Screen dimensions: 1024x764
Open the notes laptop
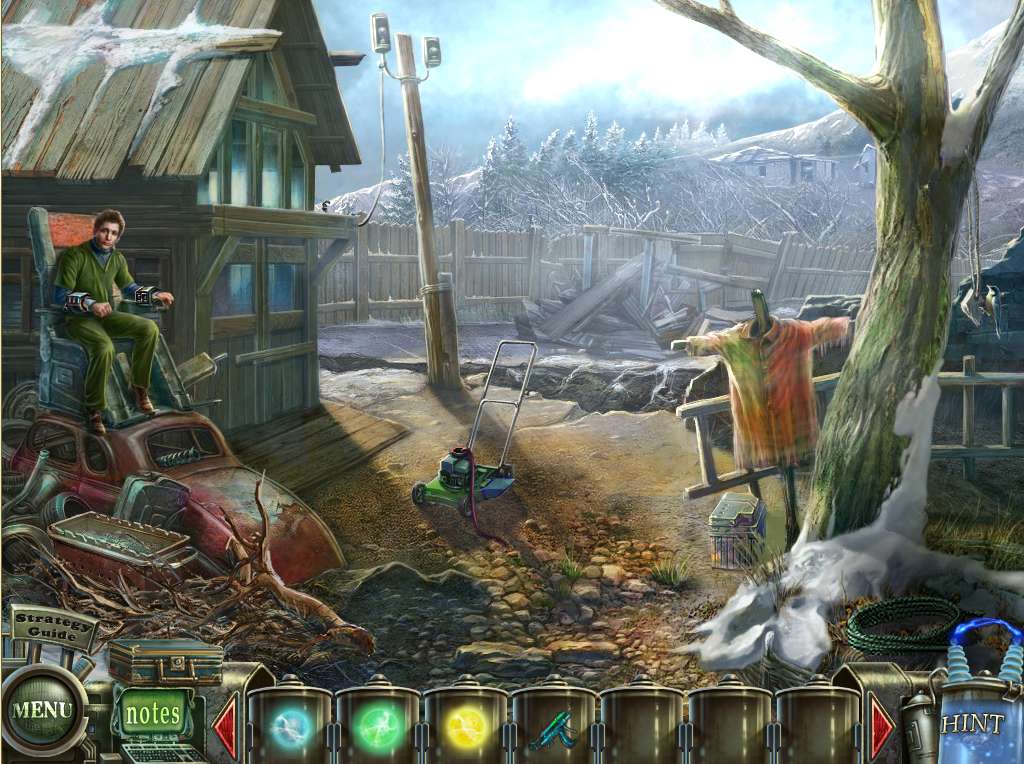coord(153,715)
